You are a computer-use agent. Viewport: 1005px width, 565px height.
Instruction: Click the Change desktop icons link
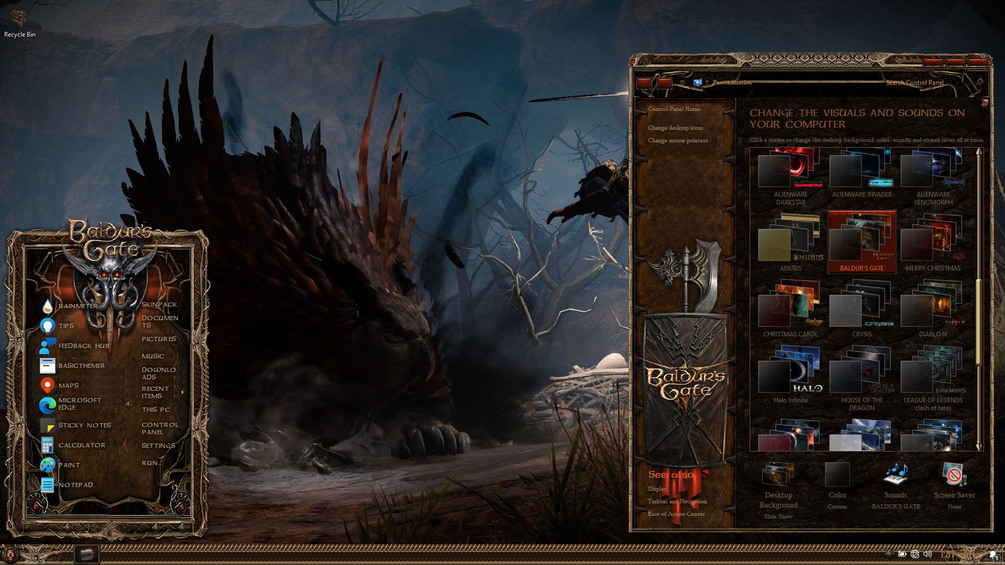(x=675, y=128)
